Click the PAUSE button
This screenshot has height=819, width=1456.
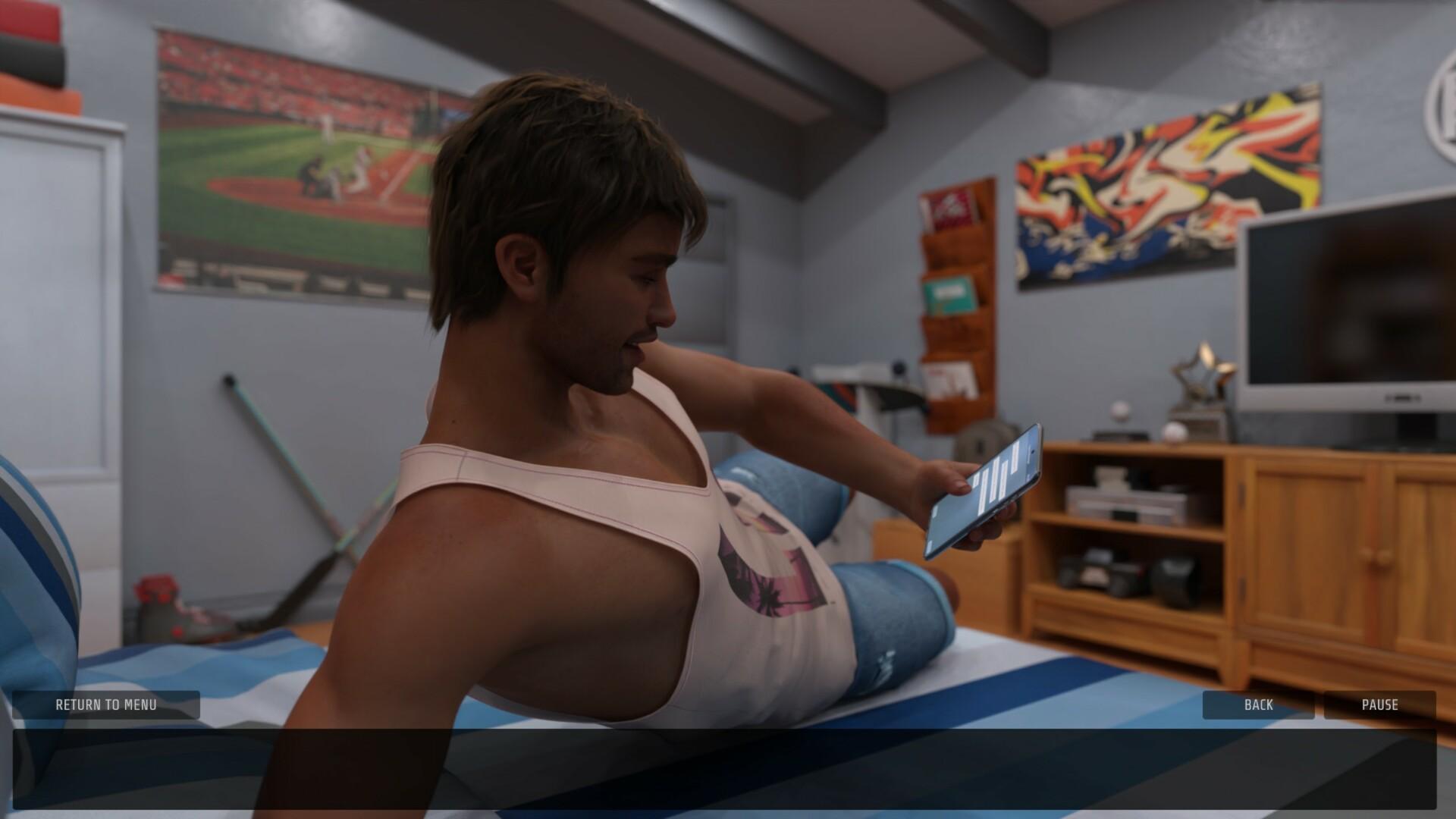pyautogui.click(x=1379, y=704)
